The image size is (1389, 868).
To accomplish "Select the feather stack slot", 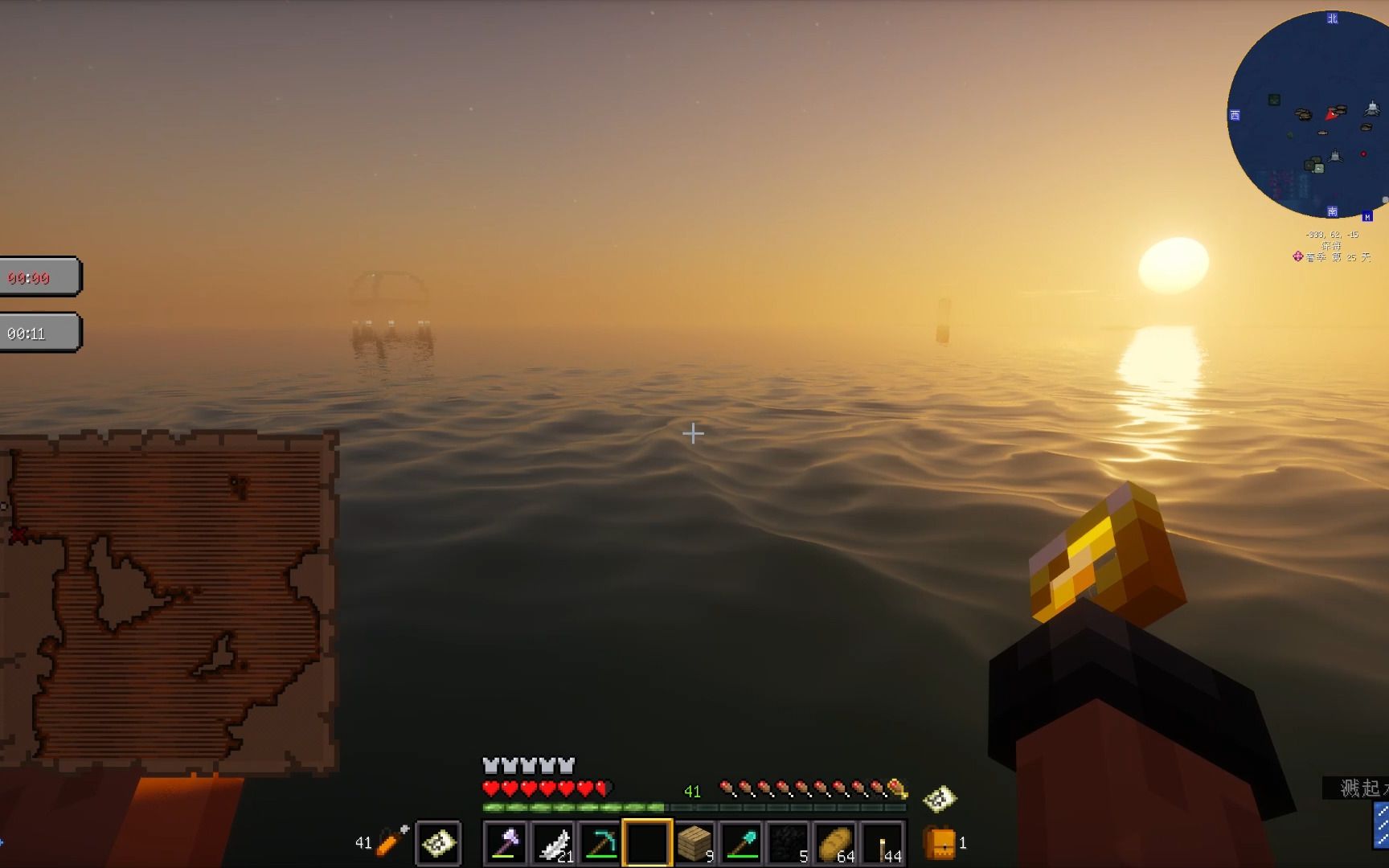I will [554, 842].
